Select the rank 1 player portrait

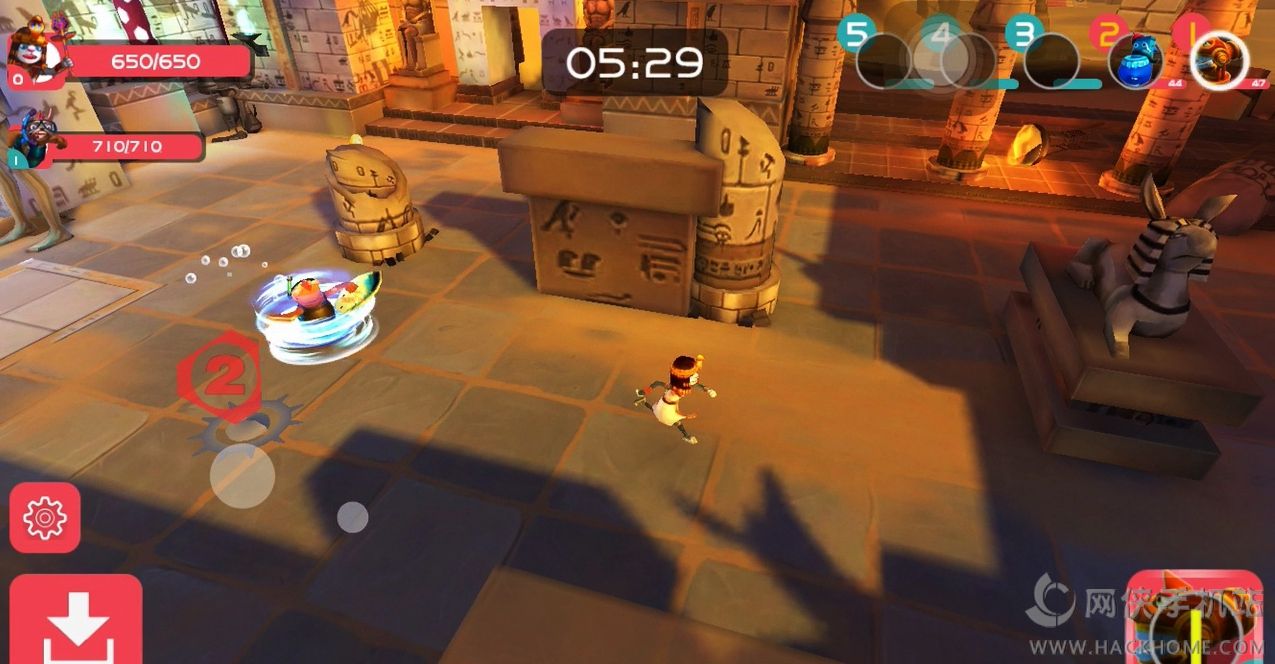click(x=1220, y=60)
